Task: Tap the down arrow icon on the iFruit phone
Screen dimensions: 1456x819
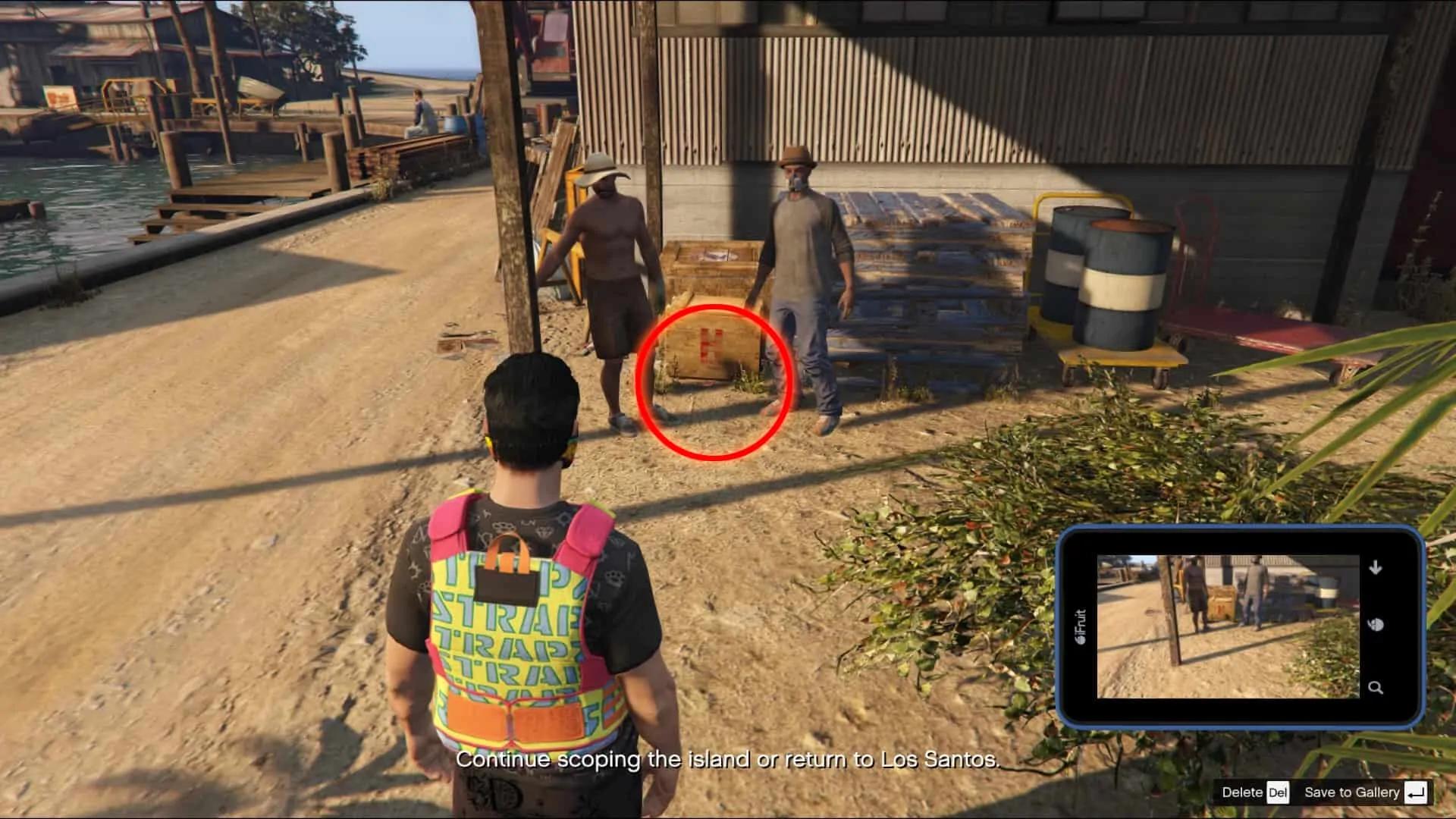Action: coord(1376,567)
